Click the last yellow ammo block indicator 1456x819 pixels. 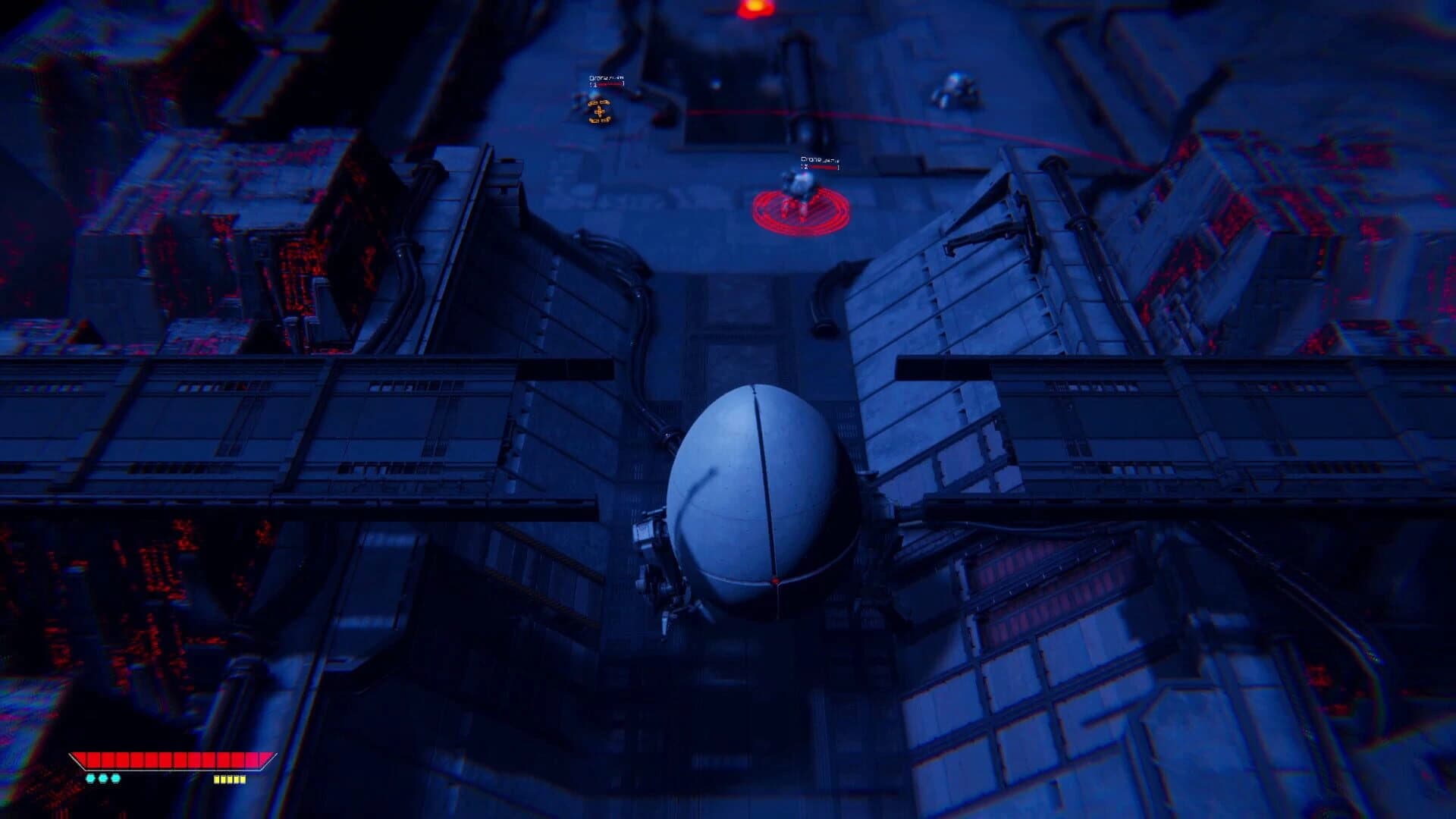coord(244,779)
